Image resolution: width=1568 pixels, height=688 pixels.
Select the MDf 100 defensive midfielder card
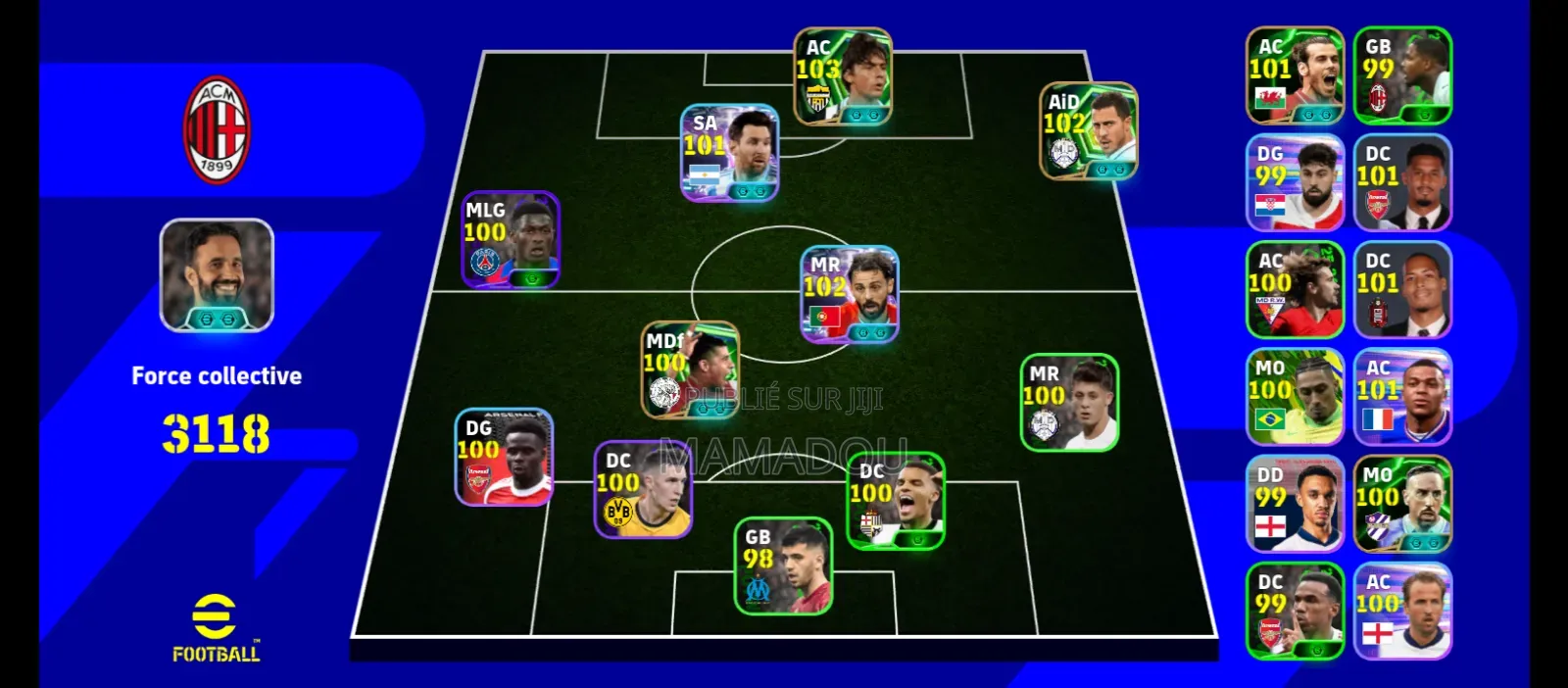690,370
